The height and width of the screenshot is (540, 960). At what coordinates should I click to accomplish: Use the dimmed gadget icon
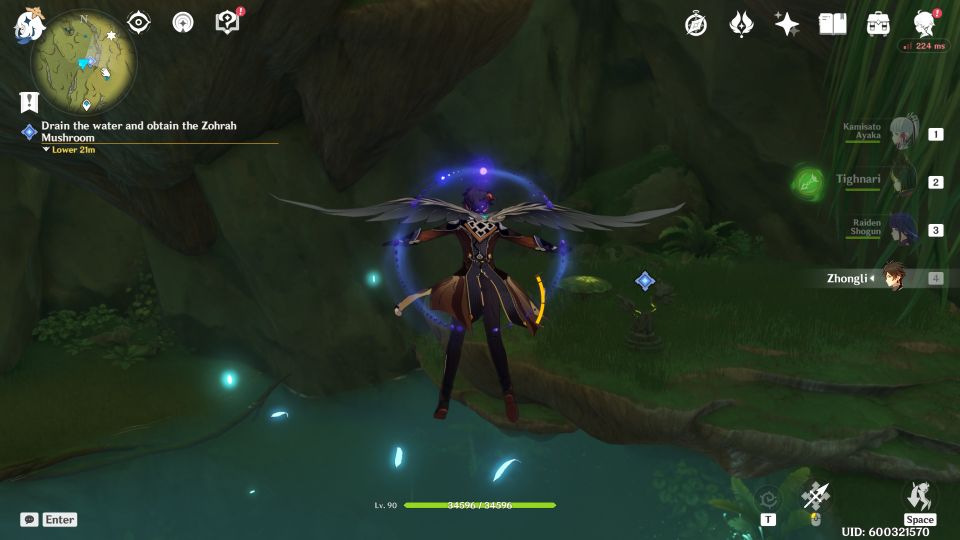click(767, 498)
